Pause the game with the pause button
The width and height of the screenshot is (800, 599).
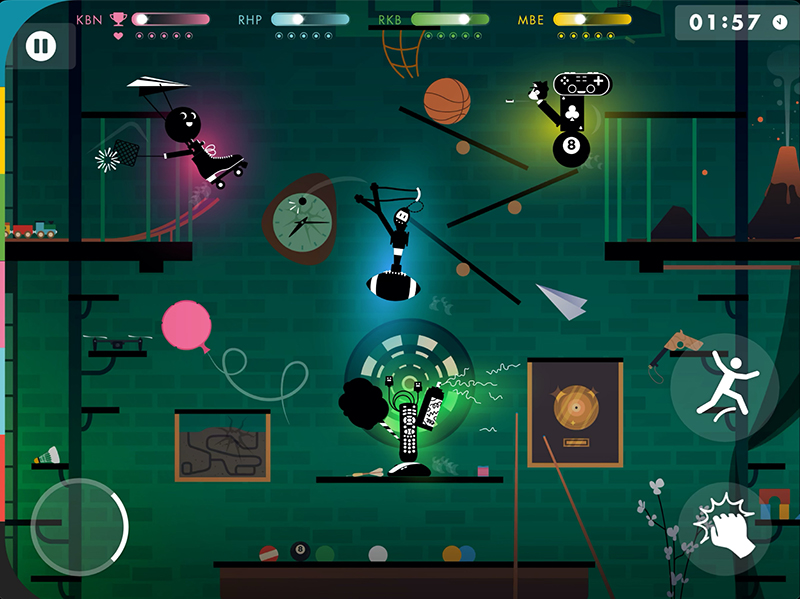pos(41,46)
